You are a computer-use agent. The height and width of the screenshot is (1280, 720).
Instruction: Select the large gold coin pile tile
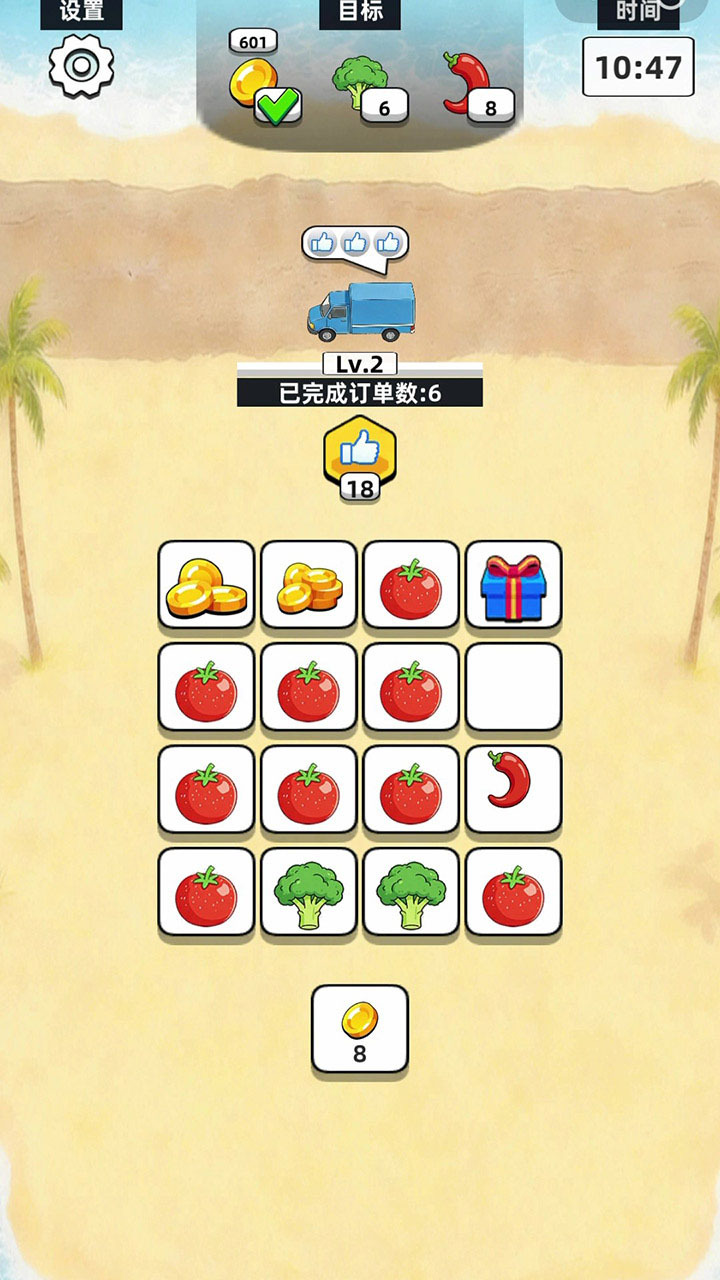207,586
